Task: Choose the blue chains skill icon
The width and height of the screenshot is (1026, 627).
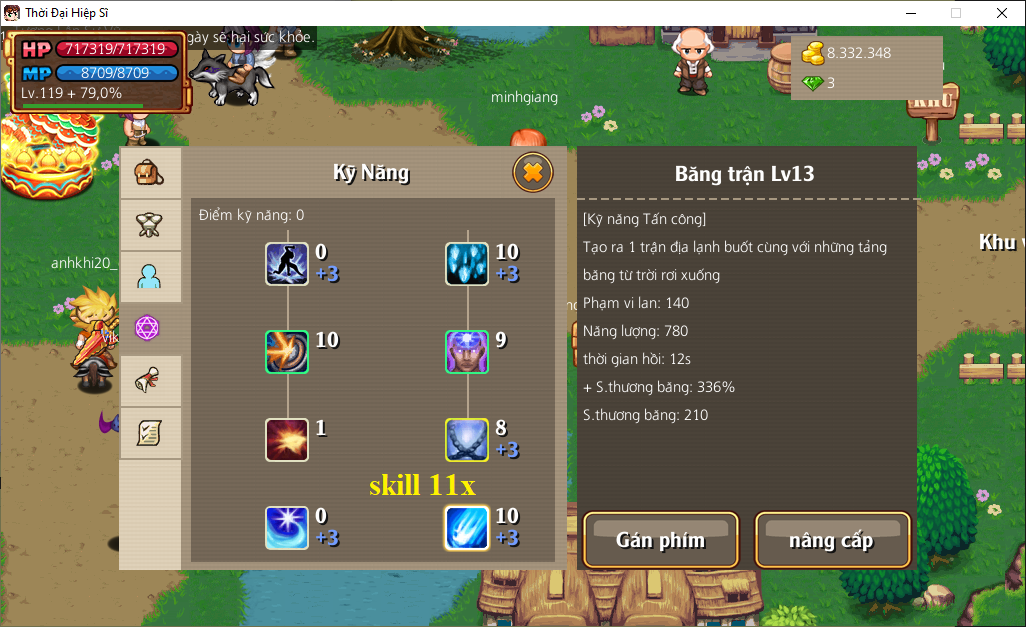Action: [467, 440]
